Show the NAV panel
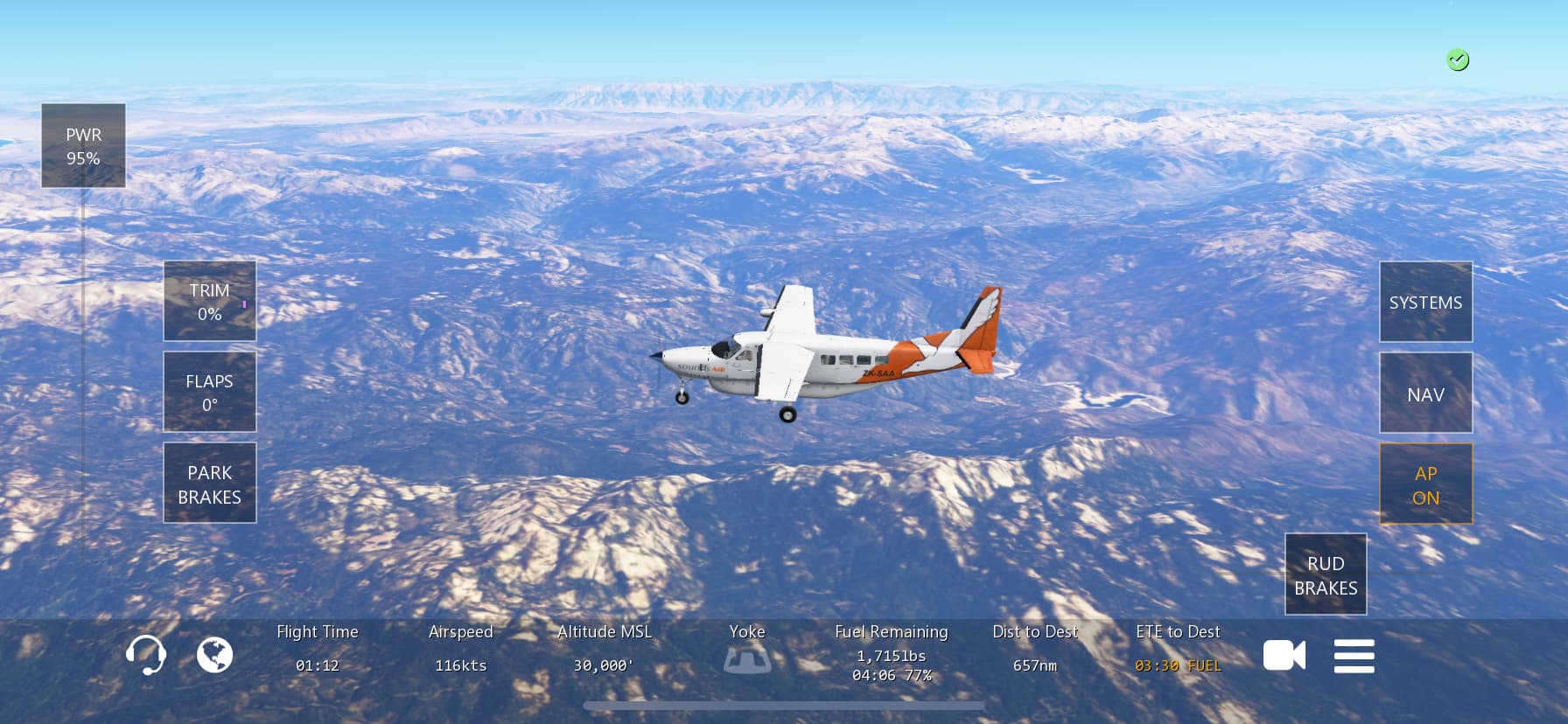The height and width of the screenshot is (724, 1568). [1425, 393]
